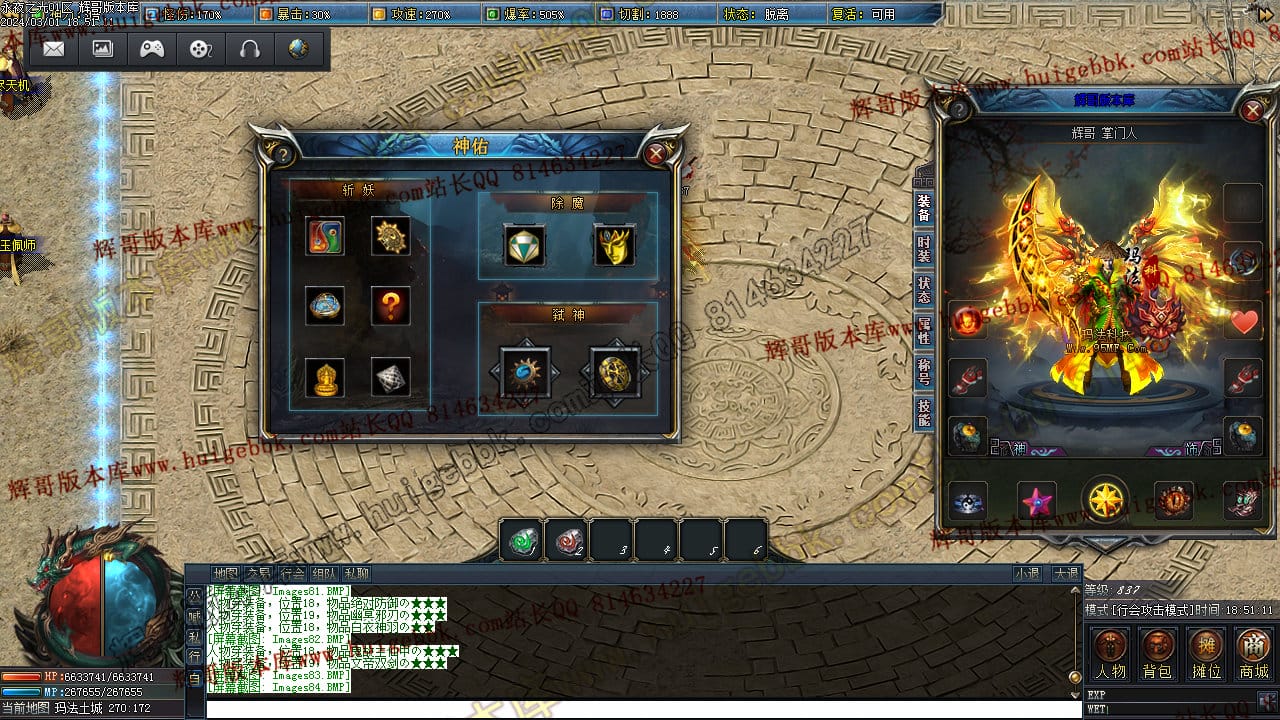Switch to the 技能 skills tab
Screen dimensions: 1280x720
[924, 413]
